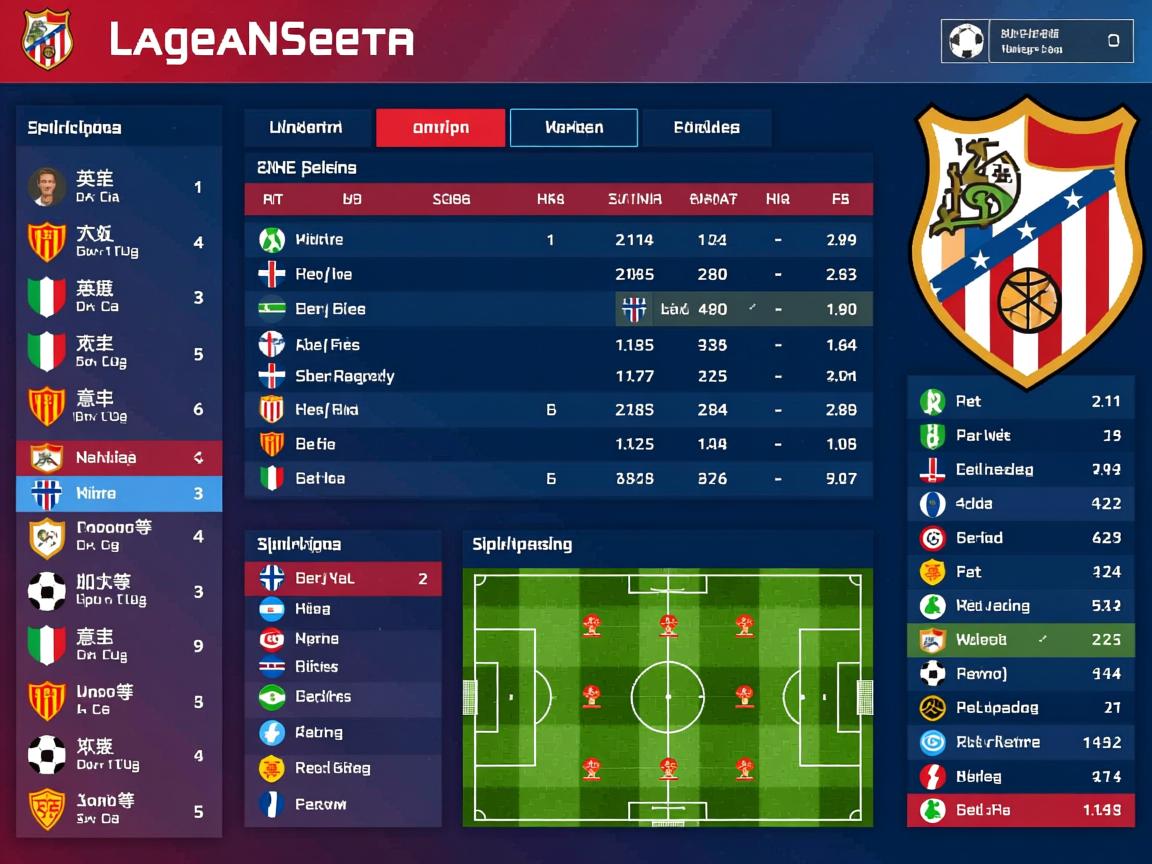
Task: Click the soccer ball icon at top right
Action: (x=966, y=42)
